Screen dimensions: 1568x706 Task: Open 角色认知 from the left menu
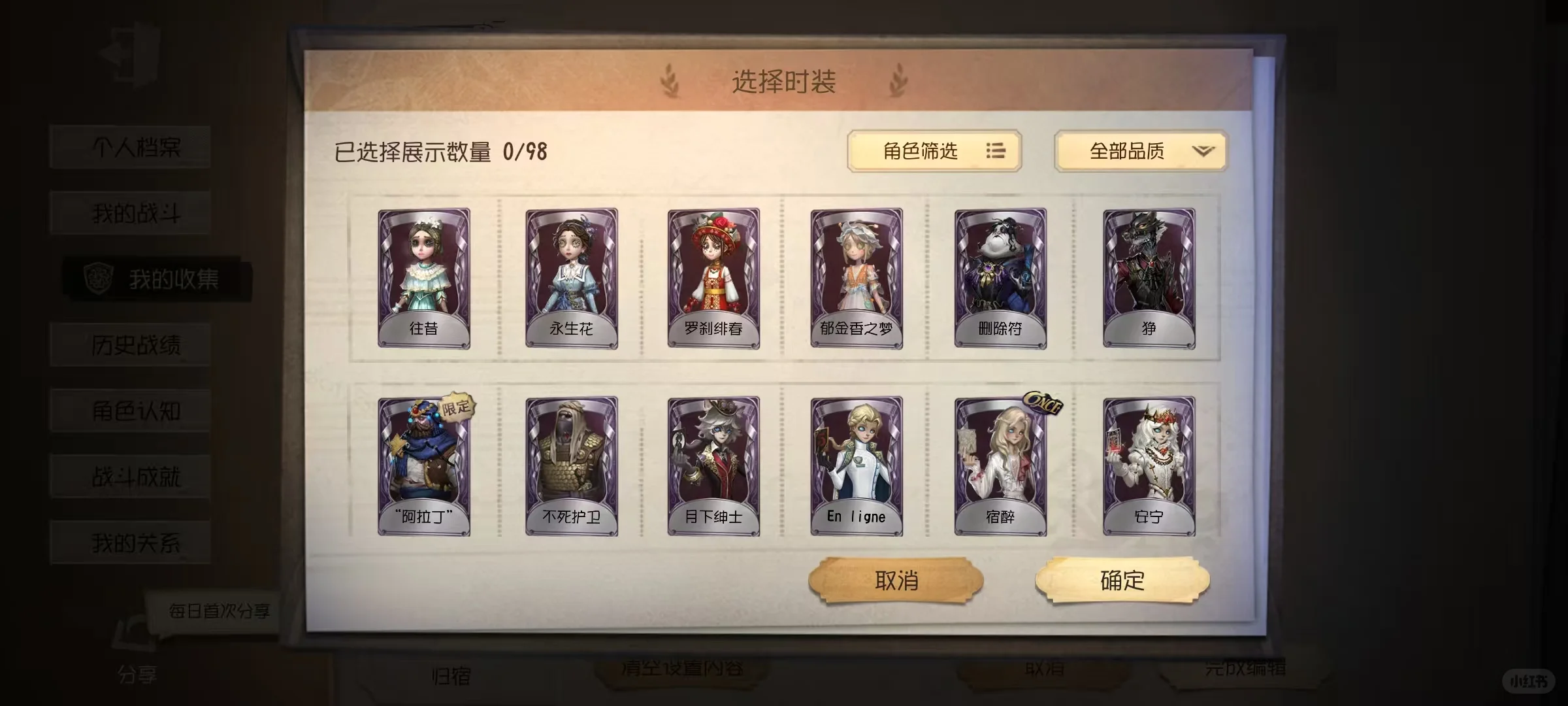[129, 409]
